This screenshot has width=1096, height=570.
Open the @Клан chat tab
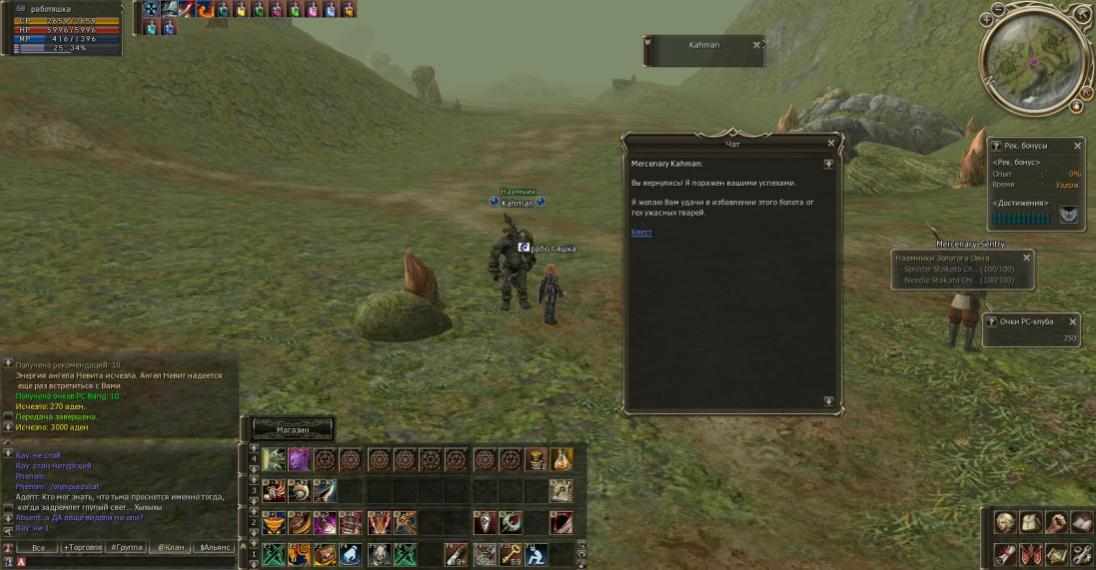tap(171, 547)
